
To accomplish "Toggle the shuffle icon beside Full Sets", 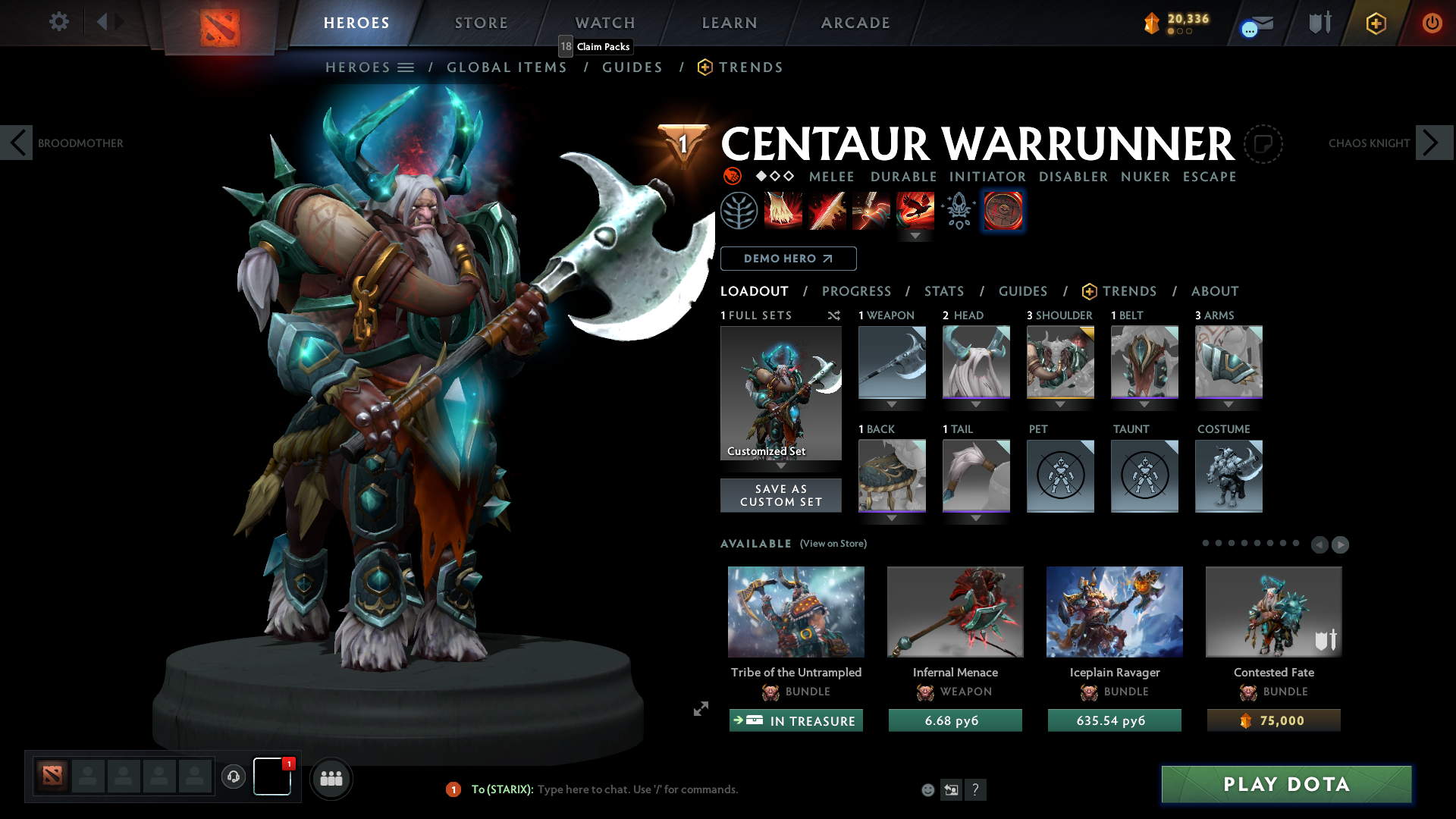I will point(834,315).
